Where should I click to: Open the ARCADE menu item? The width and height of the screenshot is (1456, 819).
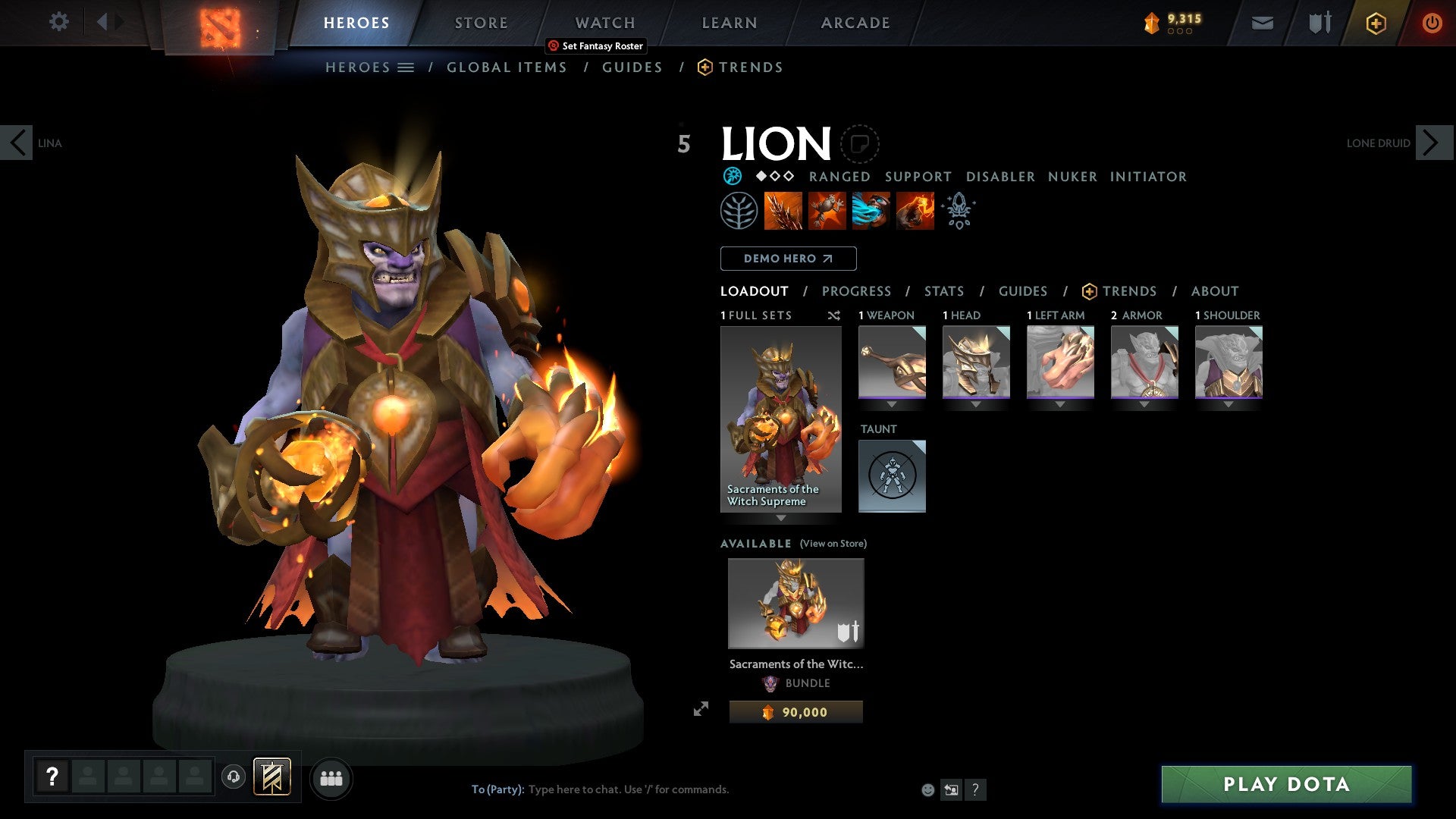(x=855, y=22)
